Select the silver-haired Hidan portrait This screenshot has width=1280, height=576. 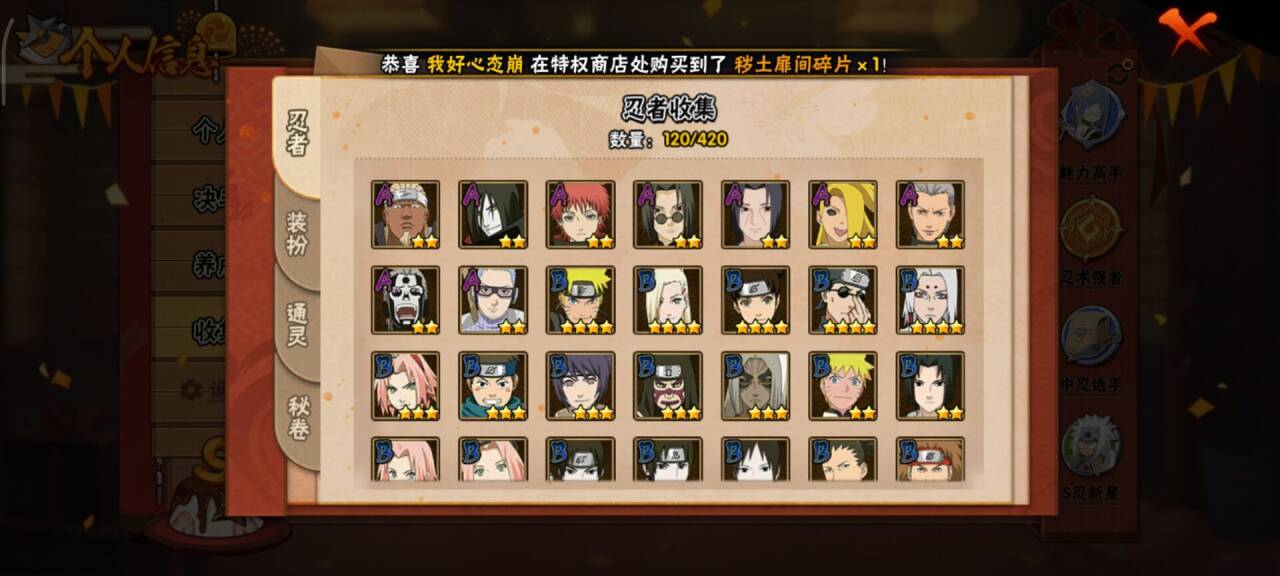click(930, 214)
